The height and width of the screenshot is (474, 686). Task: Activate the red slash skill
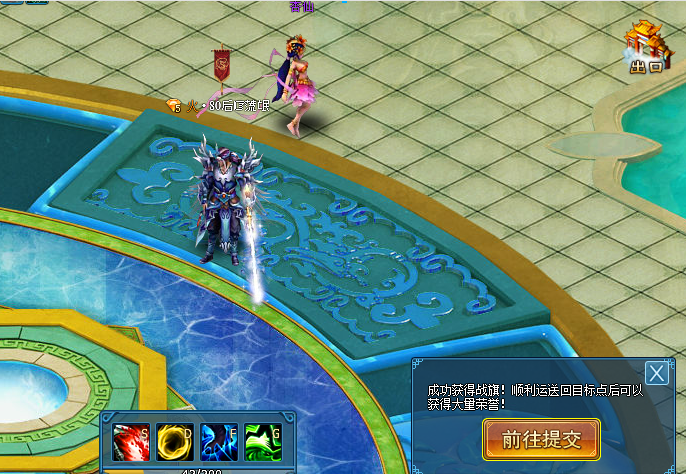coord(131,442)
